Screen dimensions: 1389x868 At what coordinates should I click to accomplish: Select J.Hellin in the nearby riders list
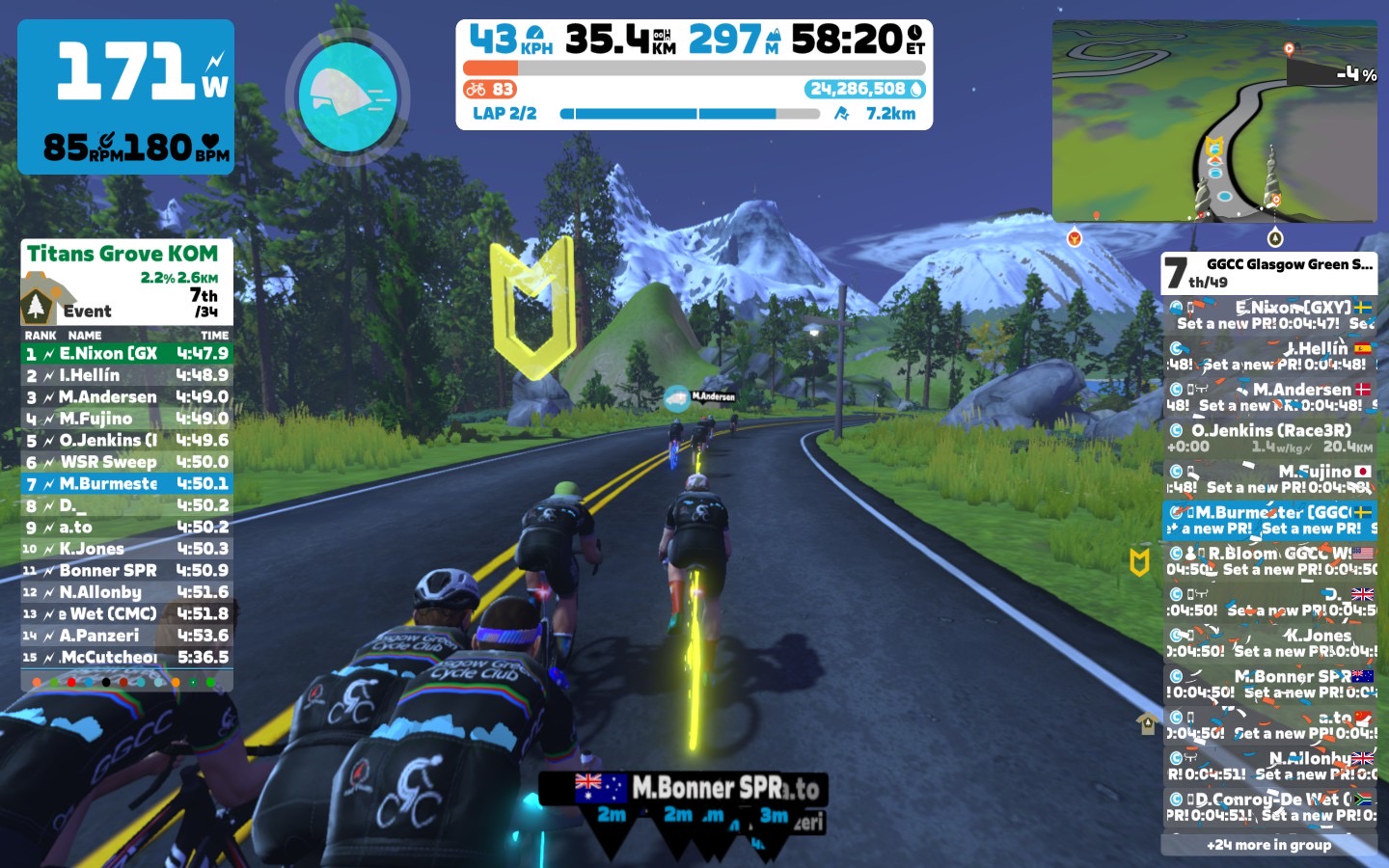point(1269,356)
